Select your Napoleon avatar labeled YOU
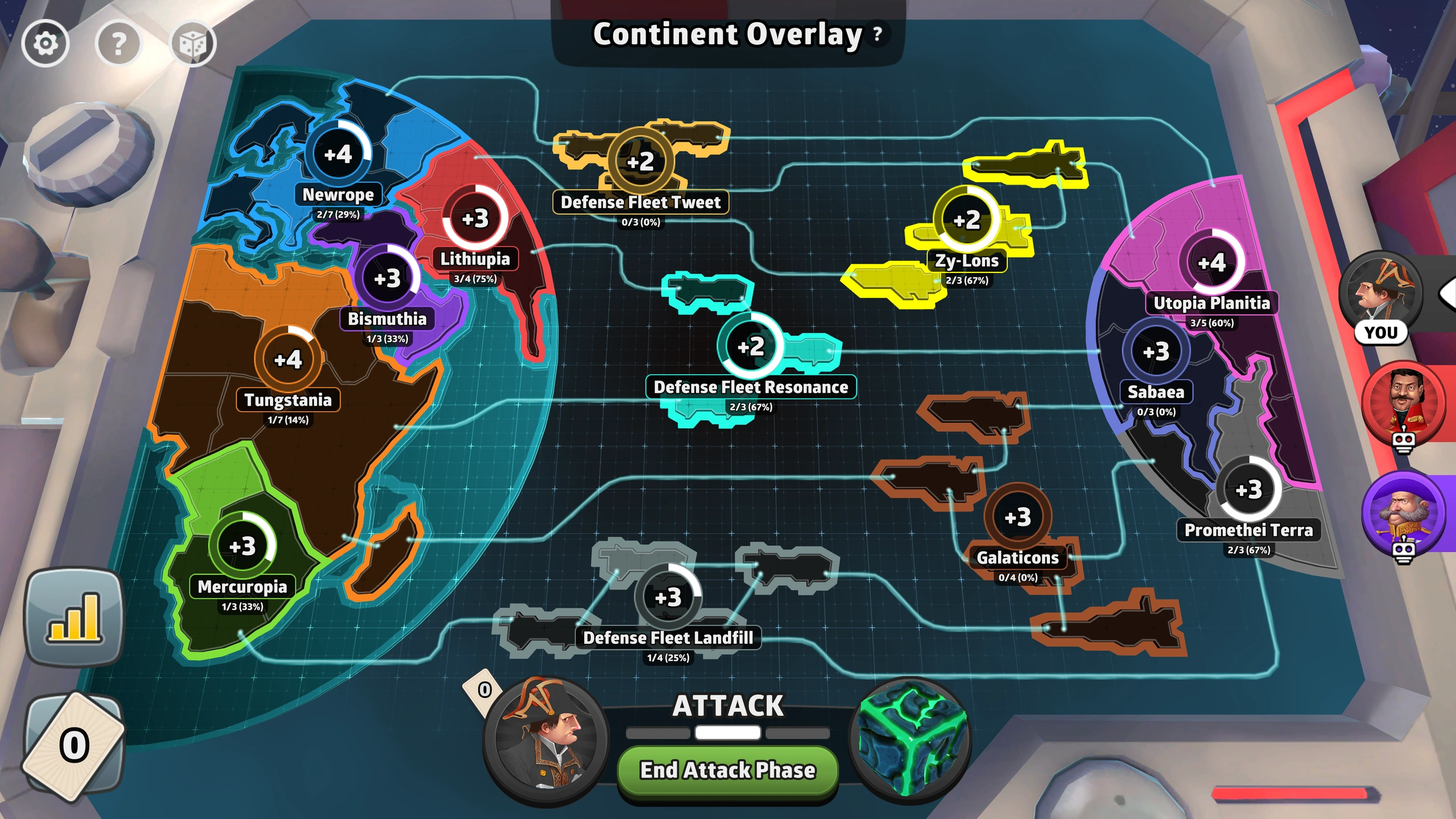1456x819 pixels. click(1381, 293)
